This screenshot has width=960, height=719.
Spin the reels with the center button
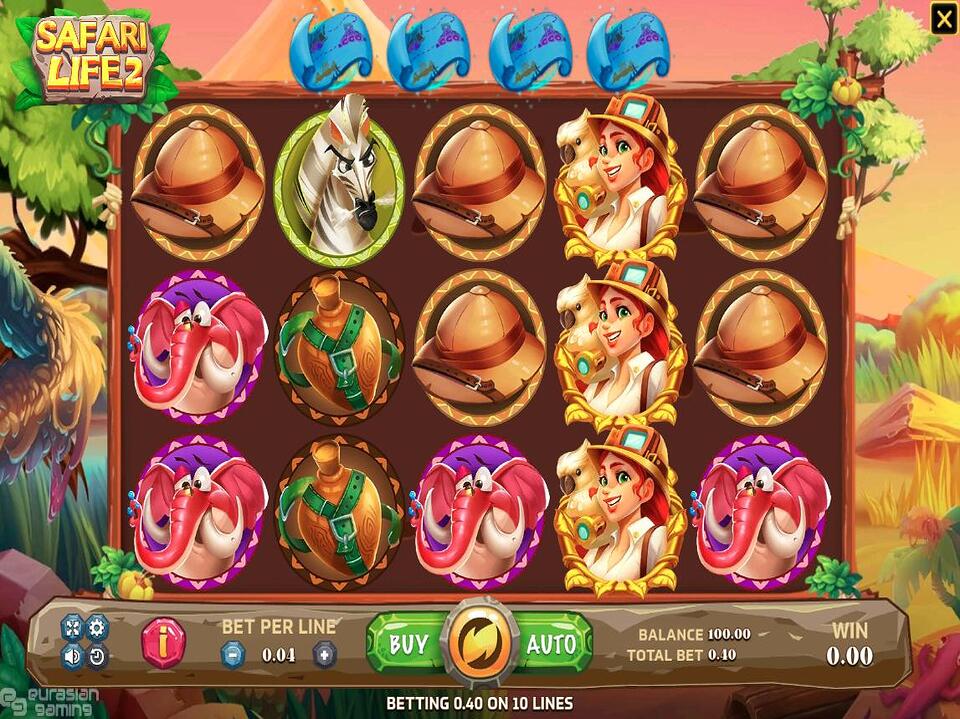coord(480,642)
